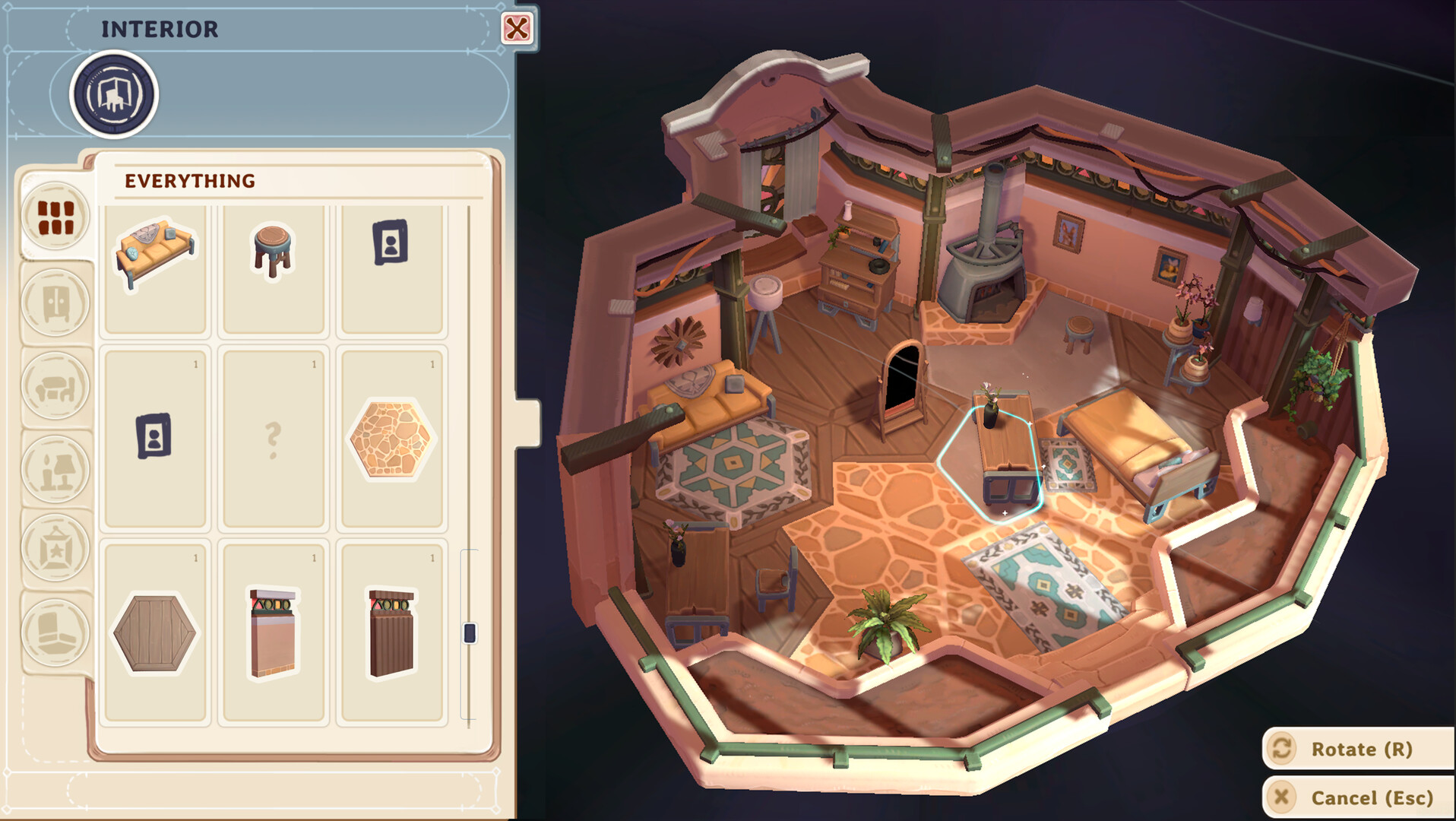The image size is (1456, 821).
Task: Select the wooden hexagon floor tile thumbnail
Action: [155, 633]
